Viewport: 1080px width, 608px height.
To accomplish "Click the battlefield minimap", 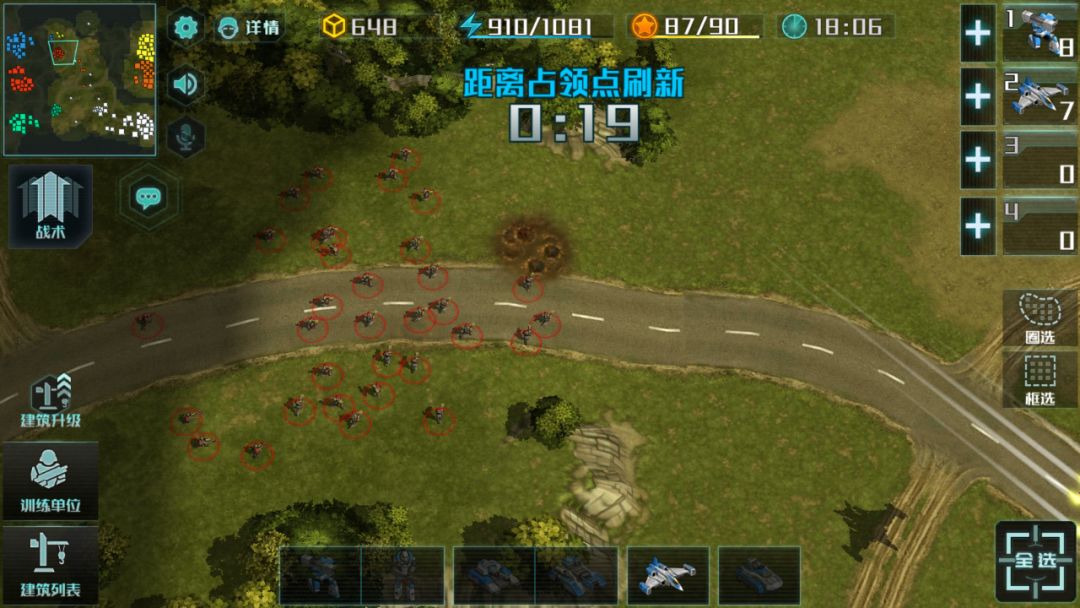I will pos(79,79).
